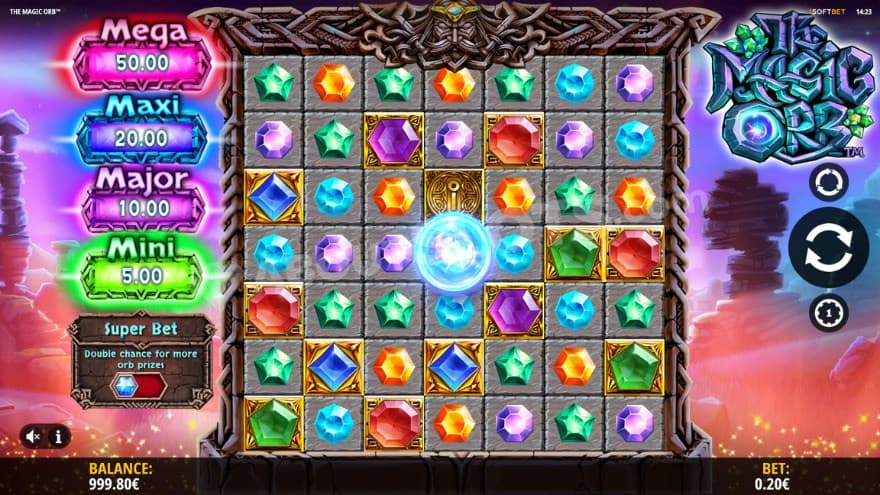Open autoplay with the small circular arrows button

click(828, 182)
